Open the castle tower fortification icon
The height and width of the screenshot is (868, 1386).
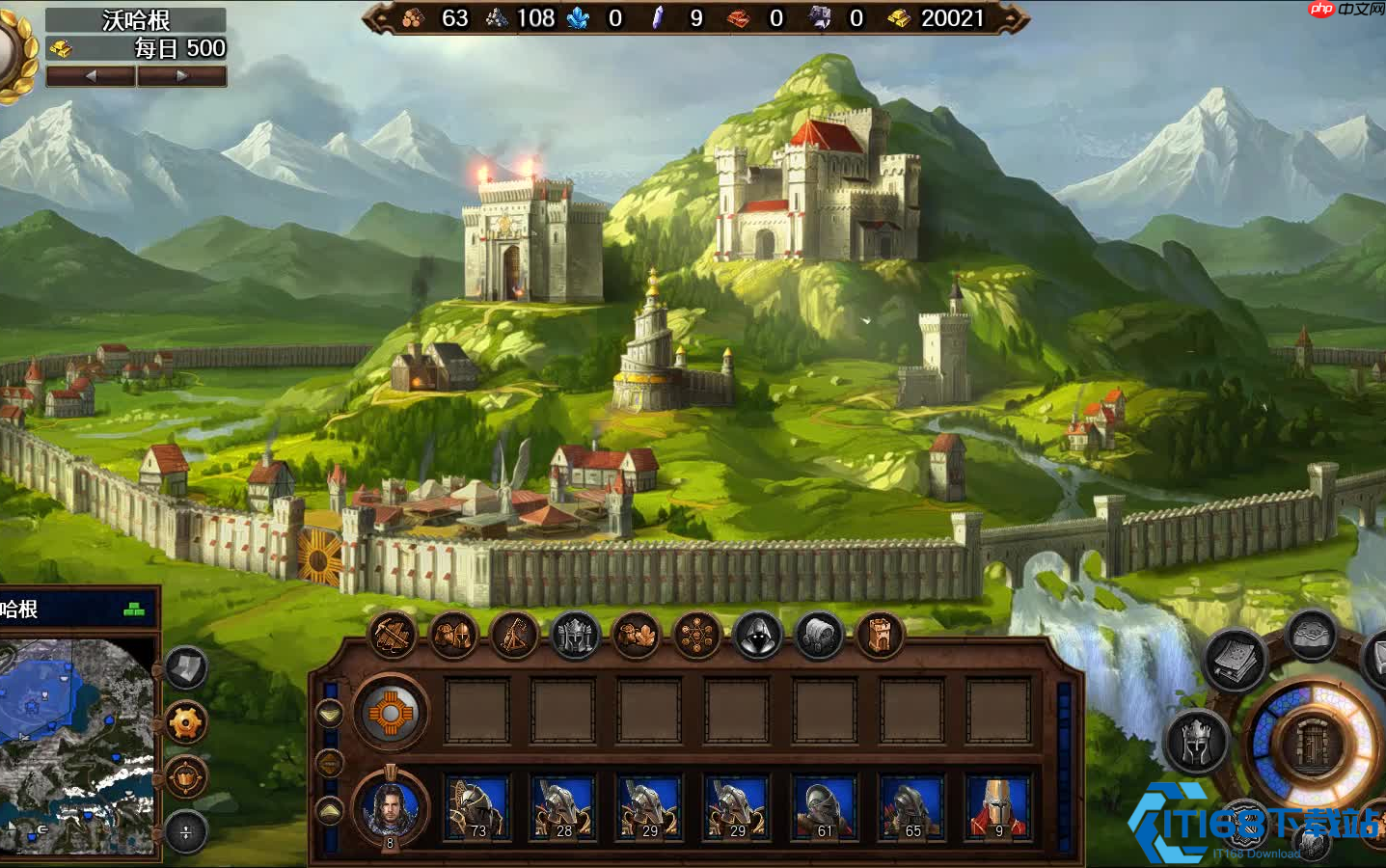[880, 637]
